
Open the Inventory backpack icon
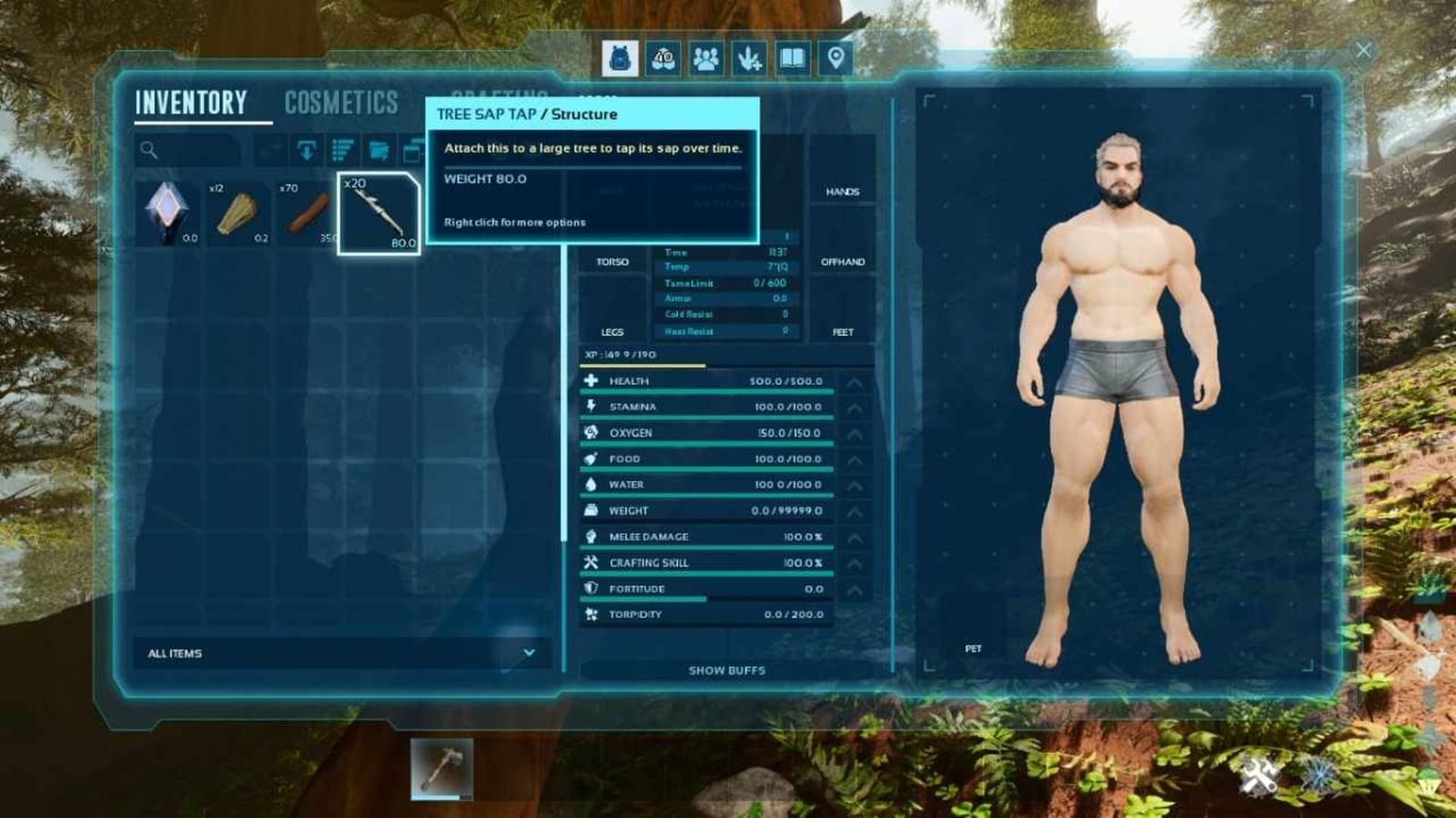621,58
